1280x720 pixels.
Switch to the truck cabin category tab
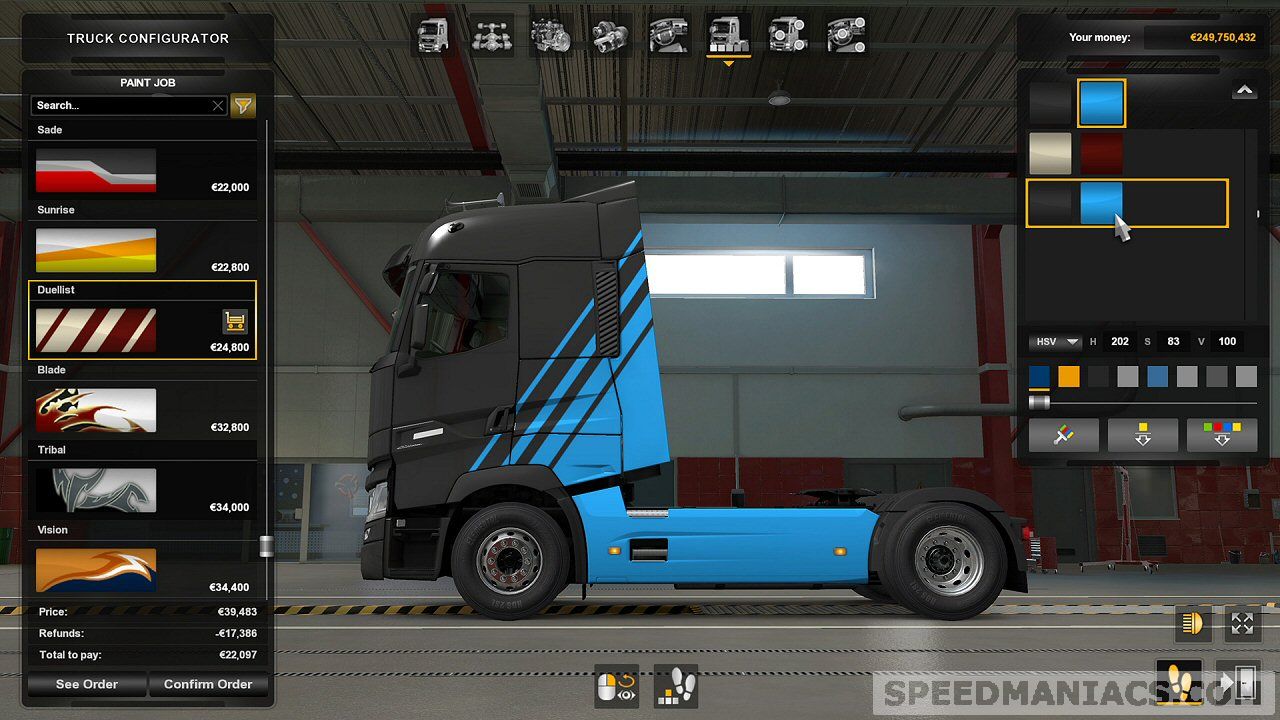(433, 36)
